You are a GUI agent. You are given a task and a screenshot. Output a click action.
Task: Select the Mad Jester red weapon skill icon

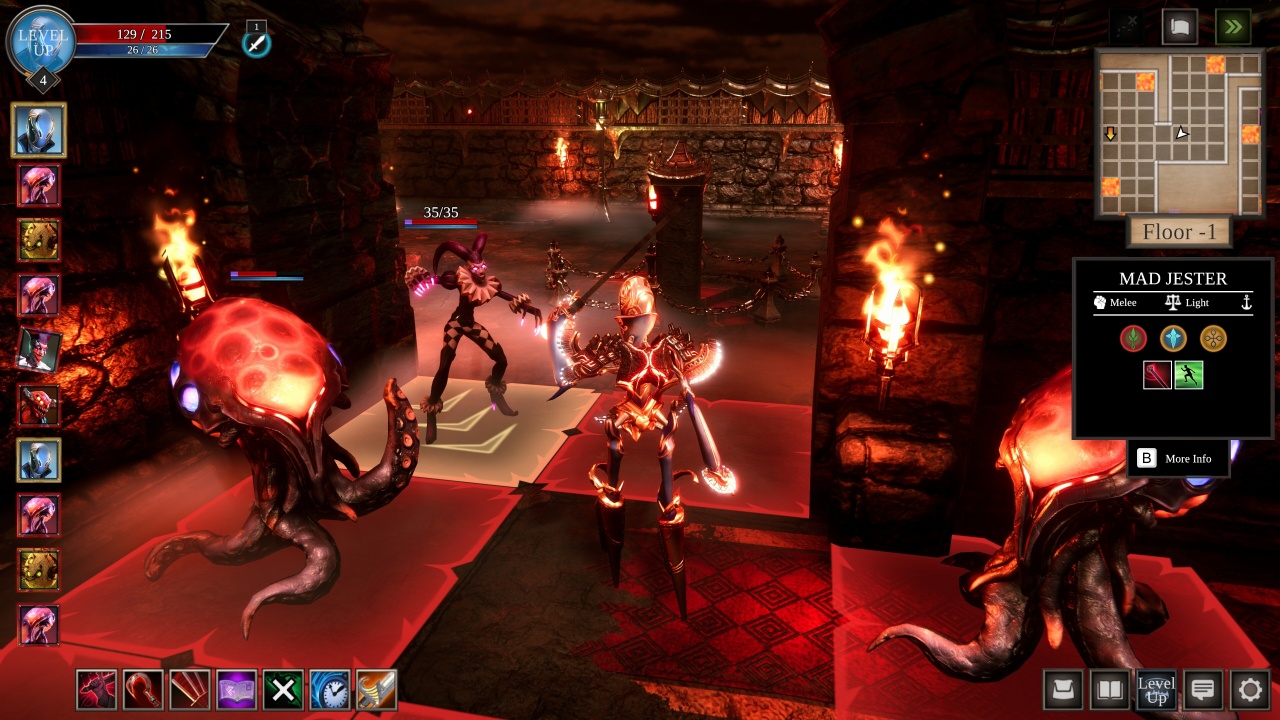tap(1157, 375)
